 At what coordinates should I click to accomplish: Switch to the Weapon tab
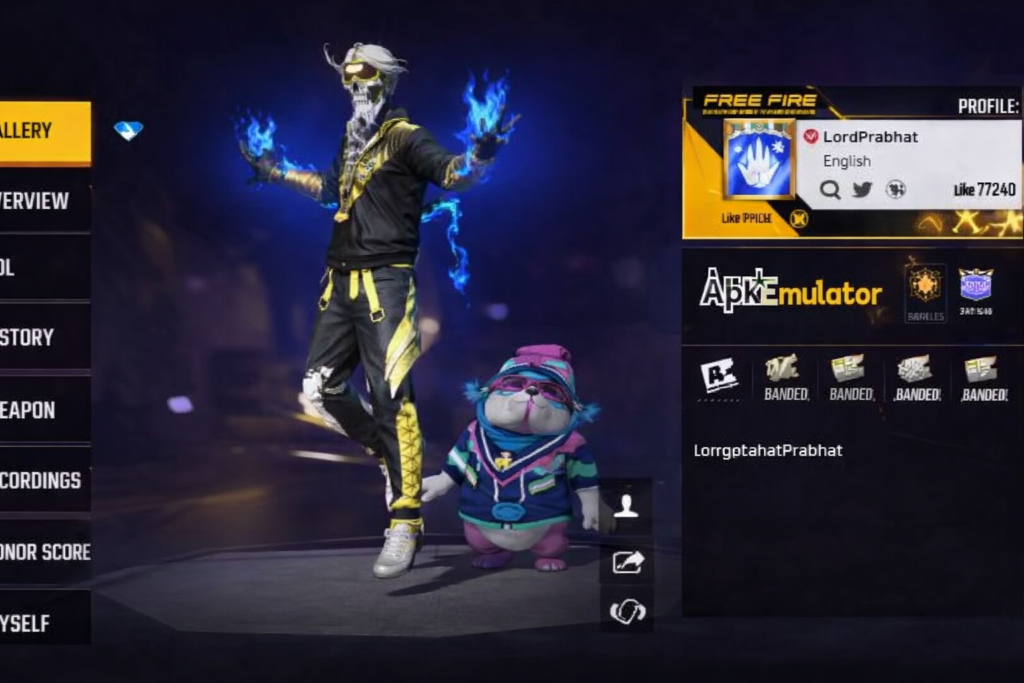coord(44,410)
